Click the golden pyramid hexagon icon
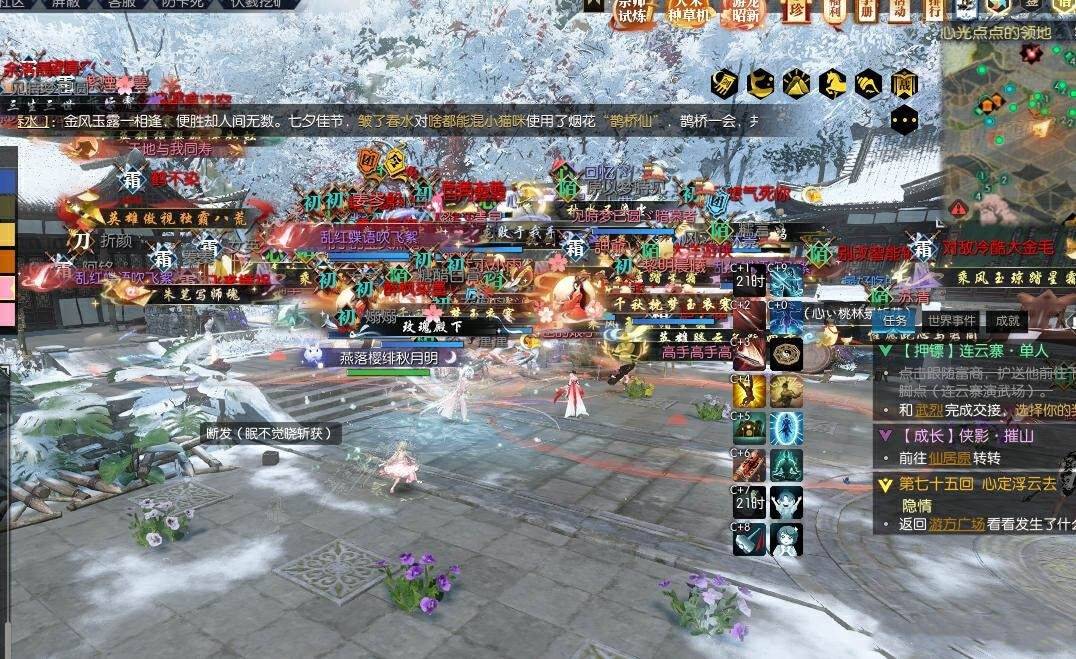The height and width of the screenshot is (659, 1076). point(796,83)
